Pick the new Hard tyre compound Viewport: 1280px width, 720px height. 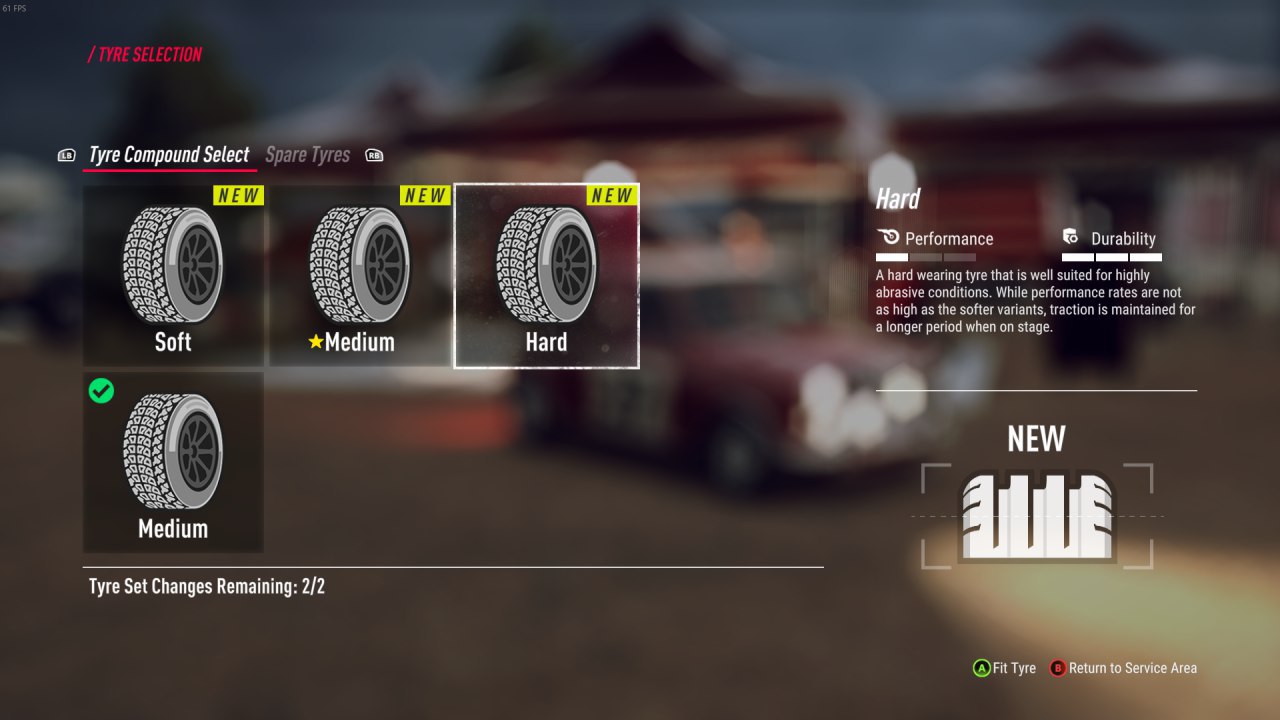(546, 275)
